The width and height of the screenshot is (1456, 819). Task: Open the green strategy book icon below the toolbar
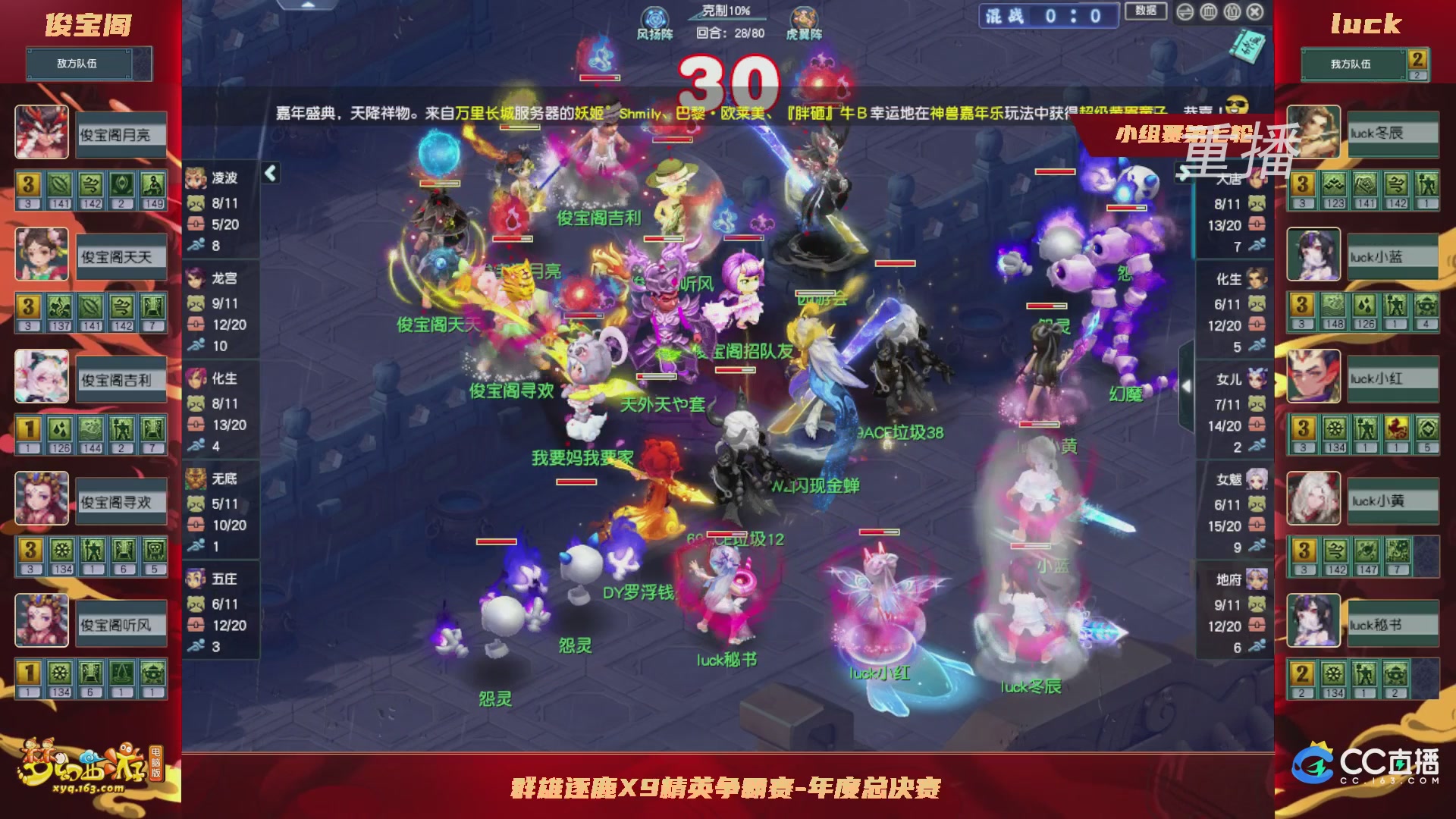[1247, 47]
